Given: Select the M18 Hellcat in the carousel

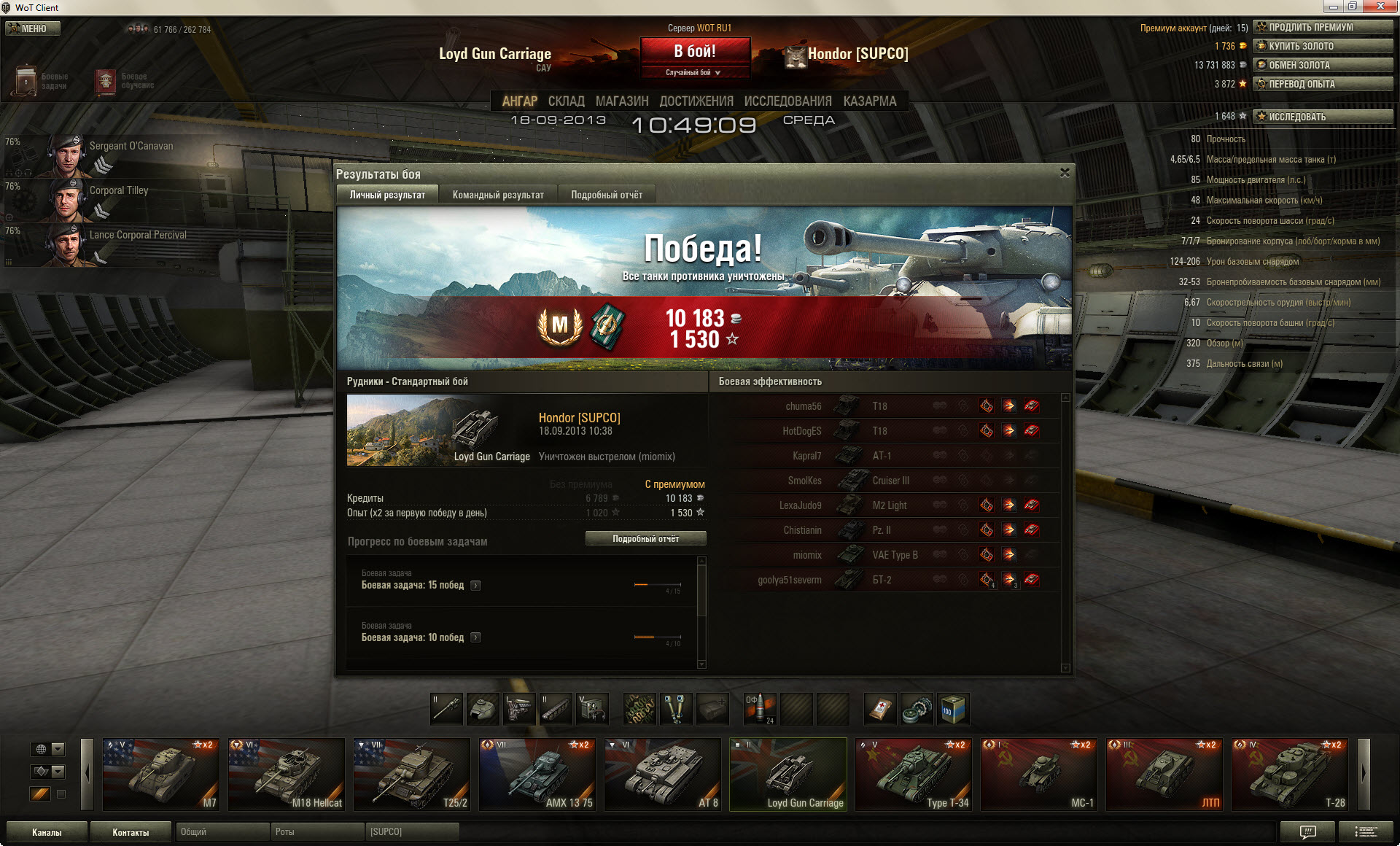Looking at the screenshot, I should click(x=286, y=775).
